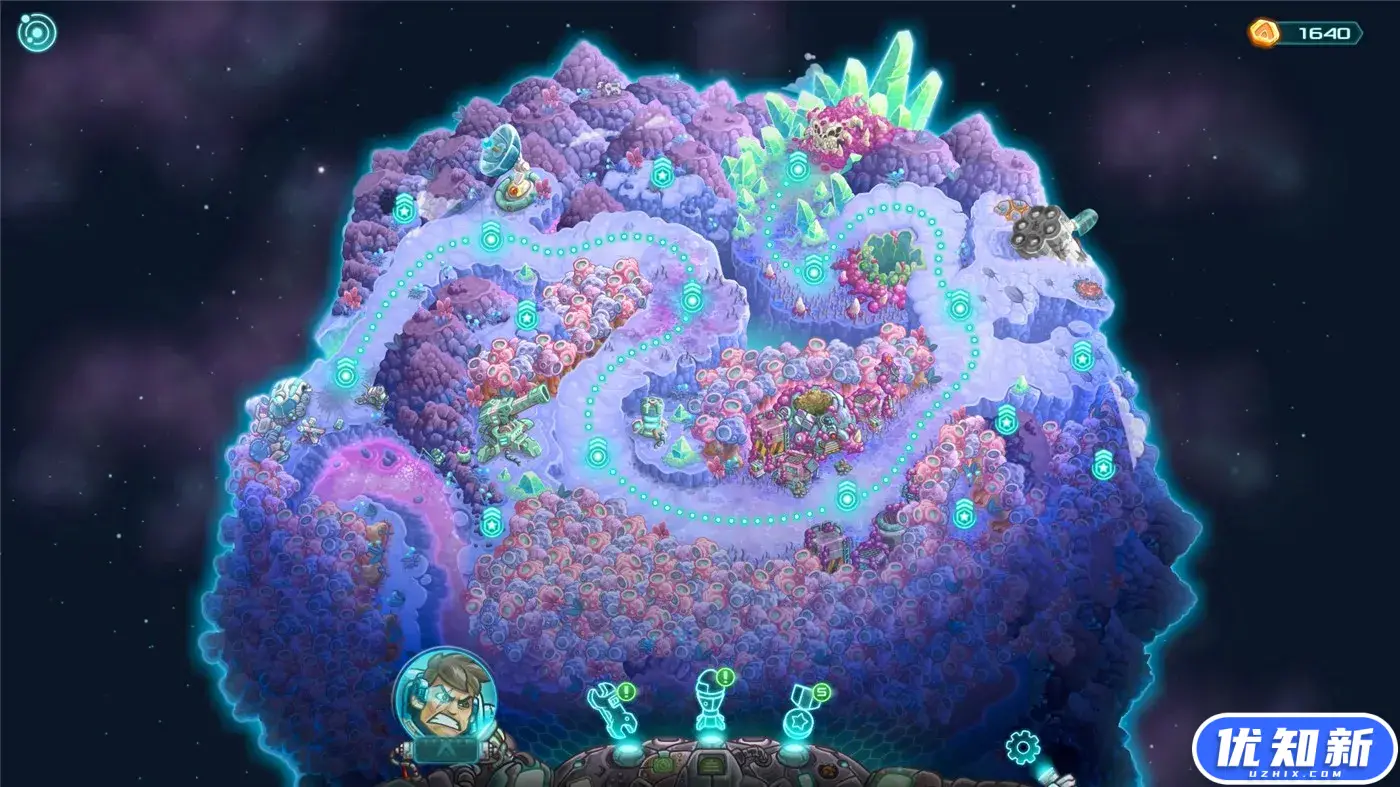
Task: Open the hero portrait in the bottom left
Action: tap(446, 700)
